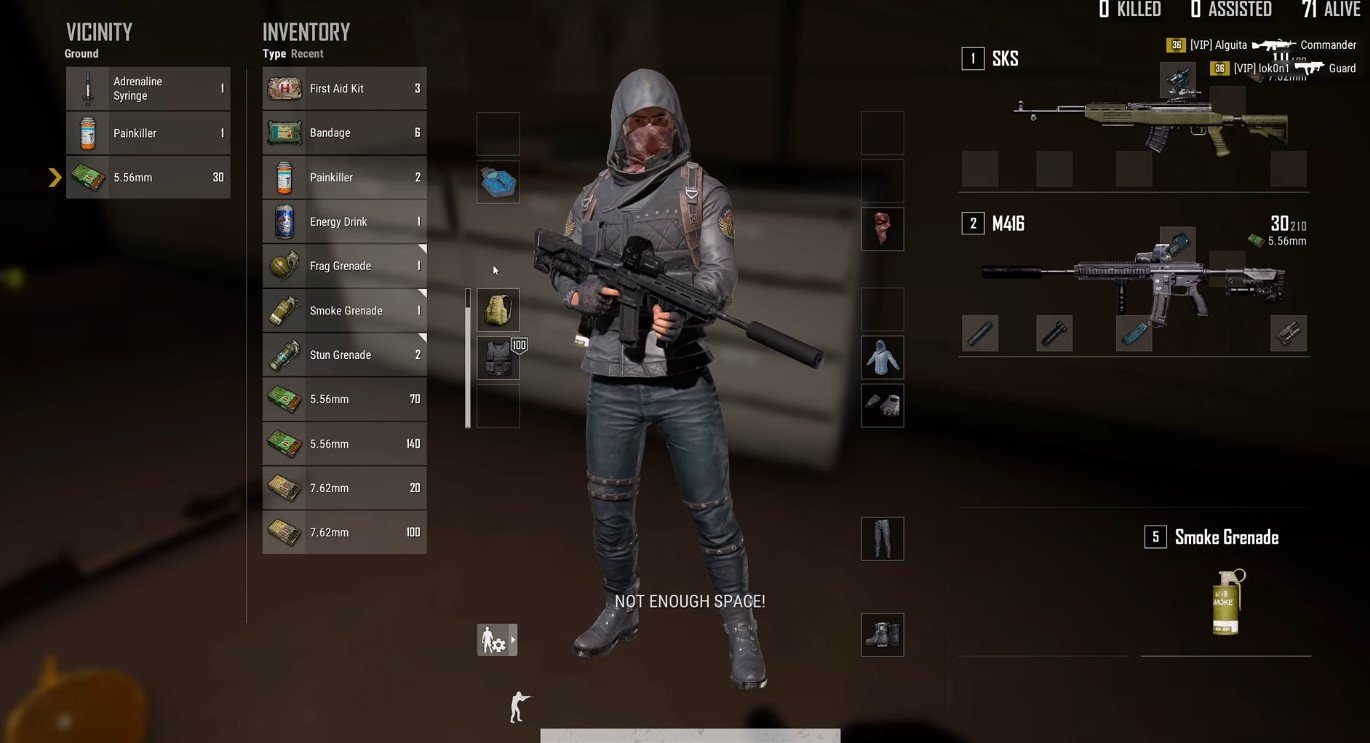This screenshot has height=743, width=1370.
Task: Choose the Stun Grenade item
Action: coord(345,355)
